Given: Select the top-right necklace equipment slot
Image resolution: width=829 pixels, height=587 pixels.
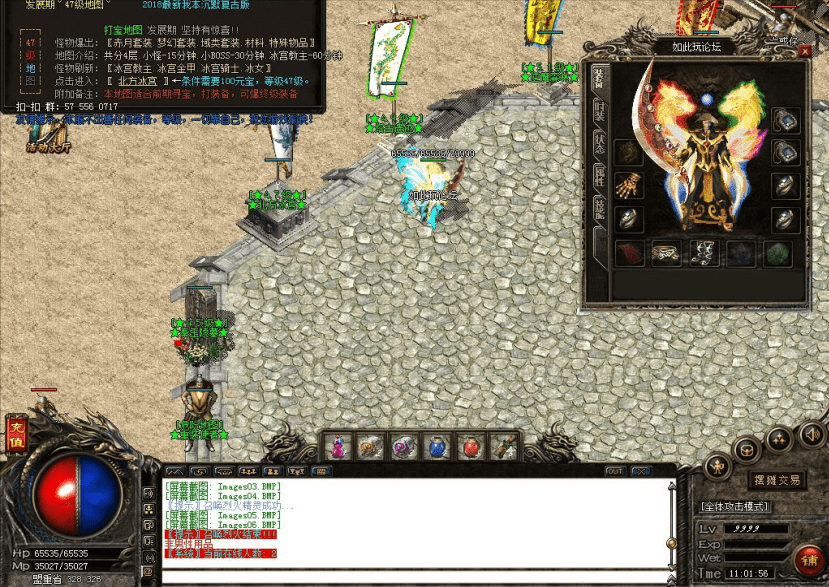Looking at the screenshot, I should (x=785, y=121).
